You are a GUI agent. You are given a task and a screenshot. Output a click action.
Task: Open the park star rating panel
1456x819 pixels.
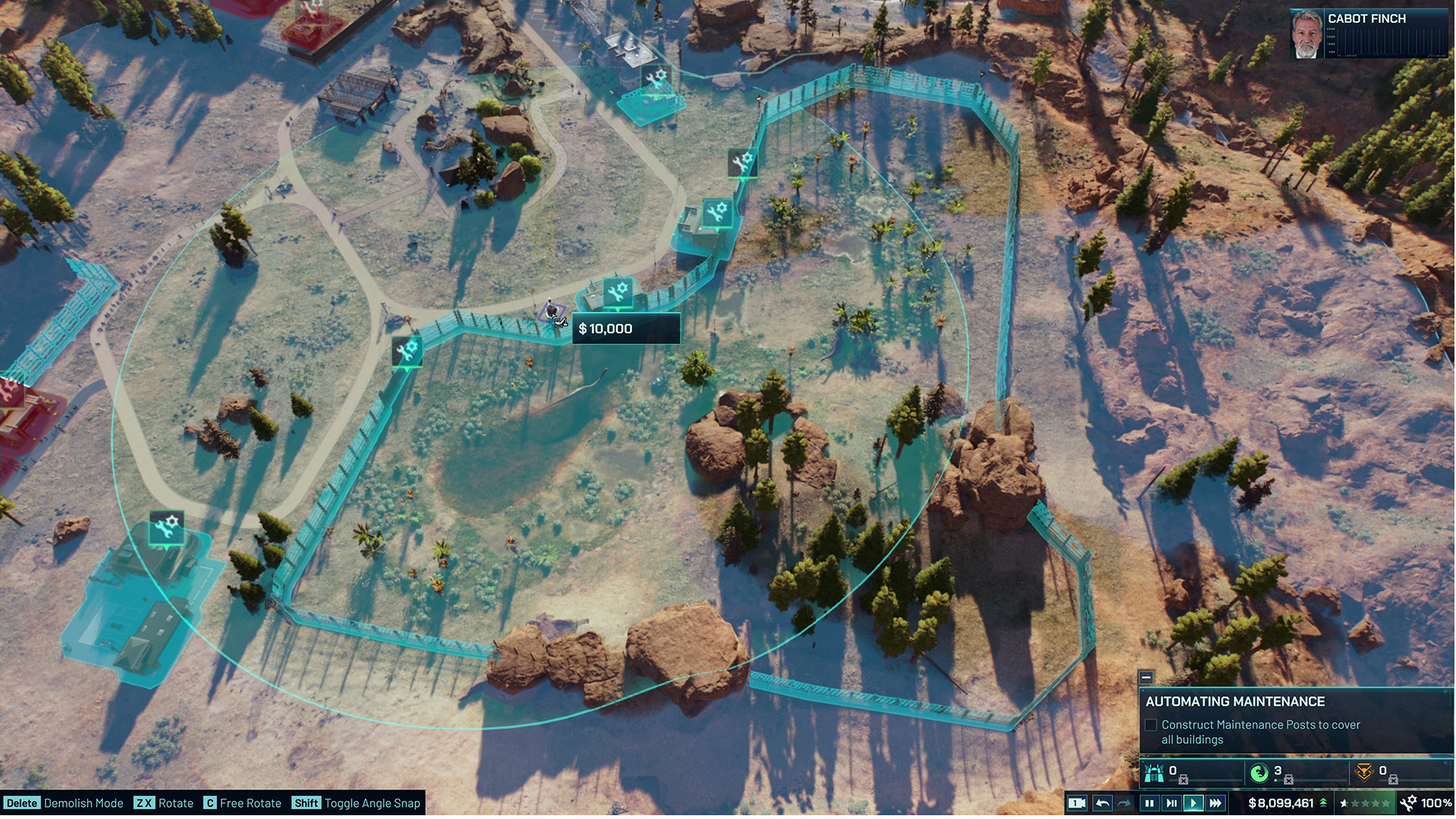click(x=1365, y=803)
